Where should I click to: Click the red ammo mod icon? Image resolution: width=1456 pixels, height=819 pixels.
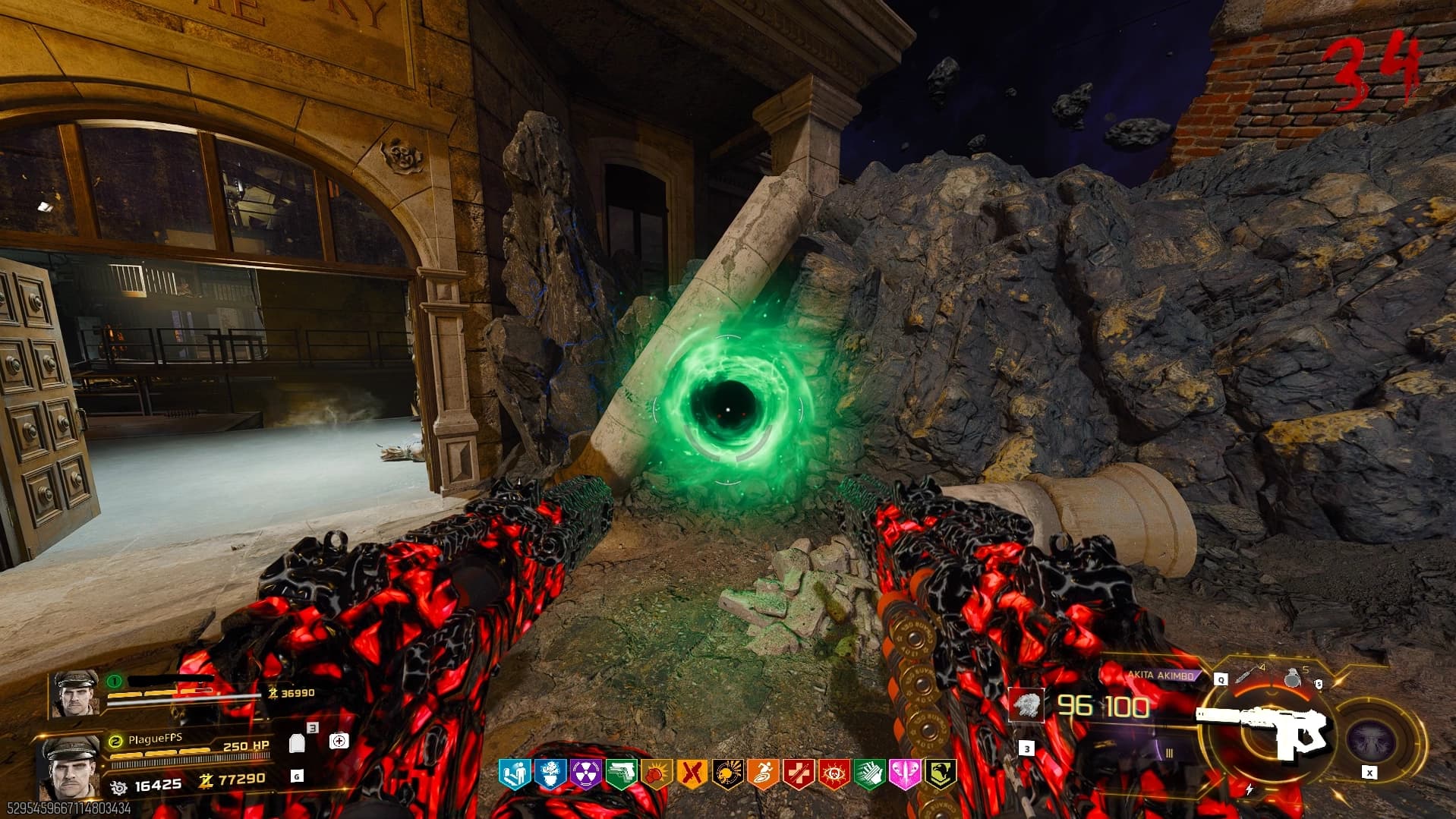(1028, 706)
